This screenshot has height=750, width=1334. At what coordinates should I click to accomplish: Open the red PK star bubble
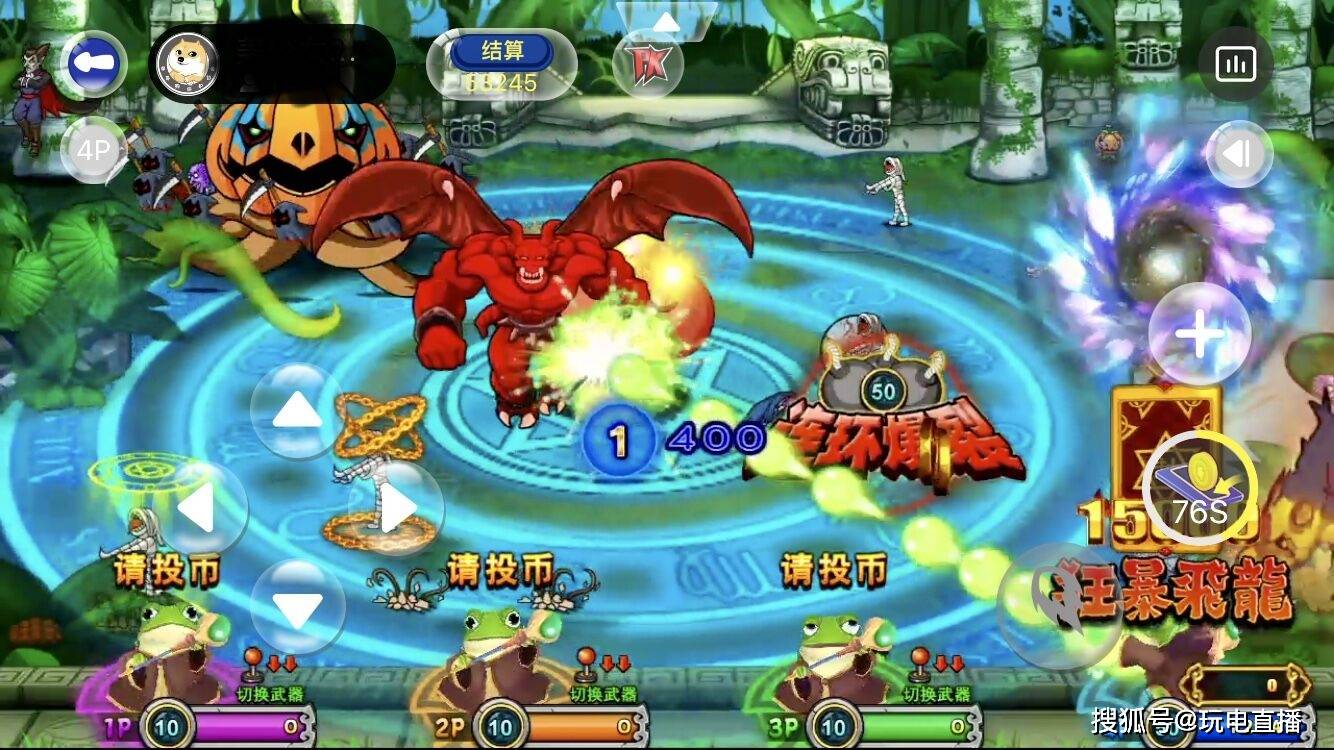(x=647, y=65)
